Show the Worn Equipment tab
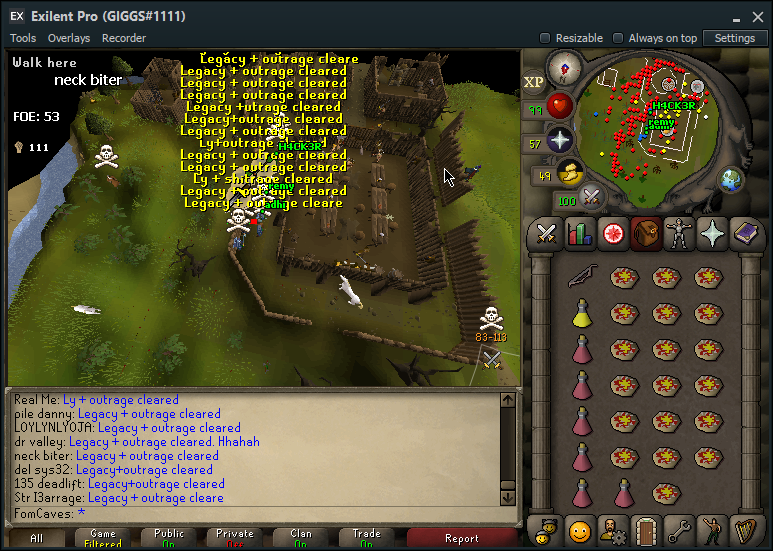The height and width of the screenshot is (551, 773). (679, 234)
